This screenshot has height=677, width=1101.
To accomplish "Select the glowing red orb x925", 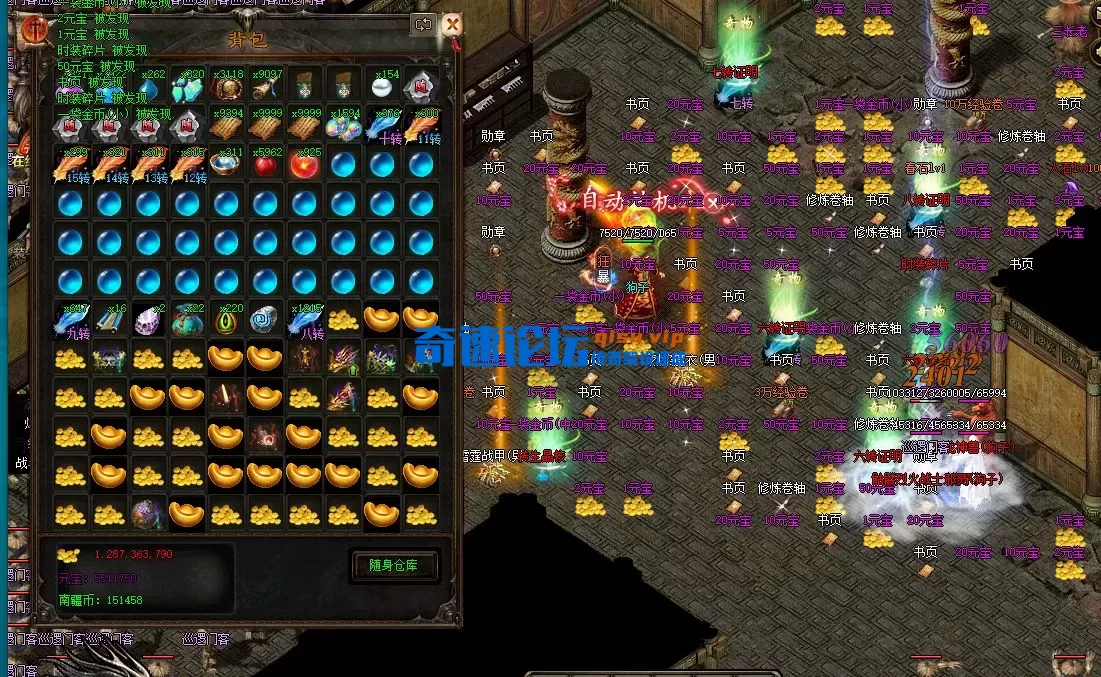I will click(x=304, y=165).
